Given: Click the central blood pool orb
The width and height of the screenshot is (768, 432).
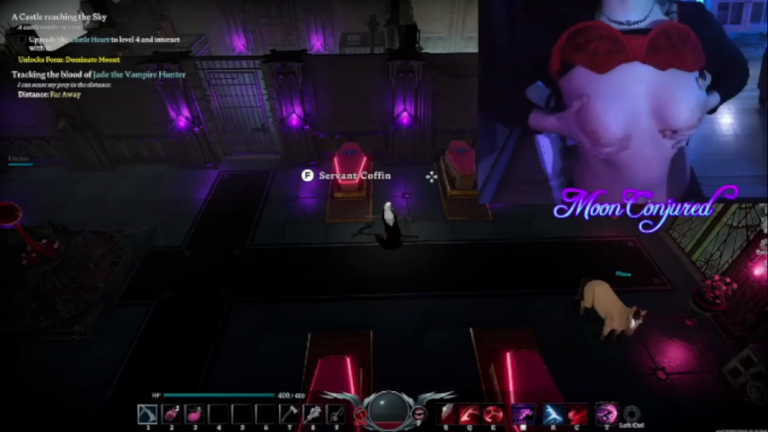Looking at the screenshot, I should 388,410.
